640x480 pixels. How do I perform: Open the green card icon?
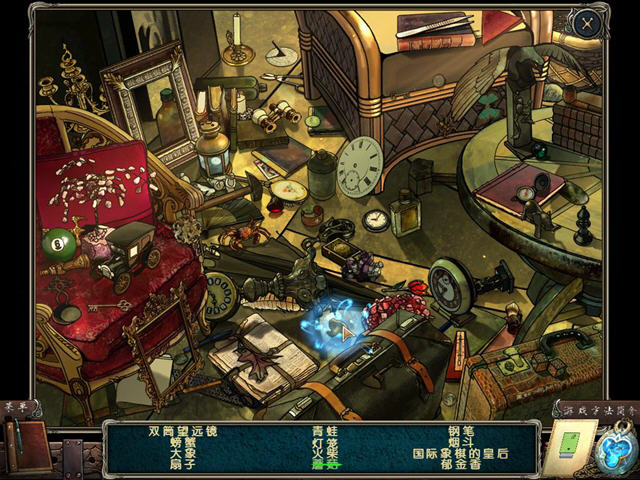point(570,442)
